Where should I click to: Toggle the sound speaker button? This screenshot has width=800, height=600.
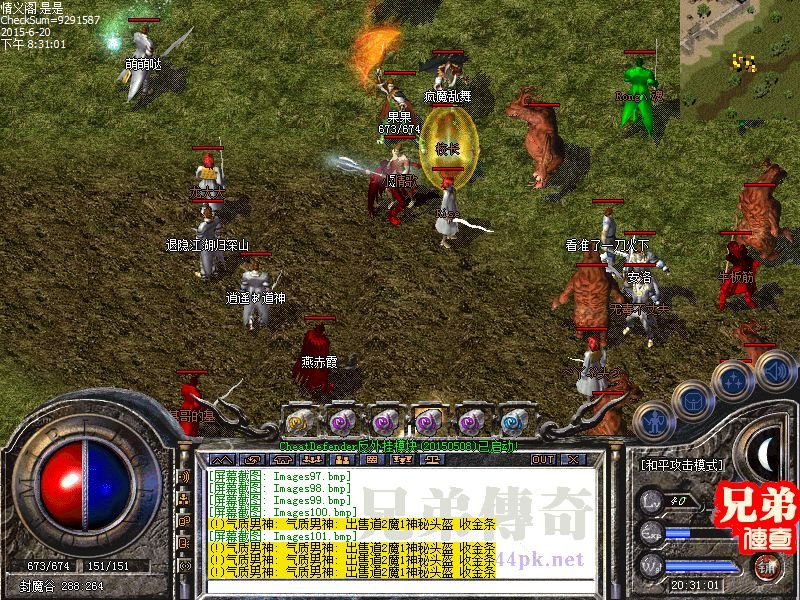click(x=775, y=371)
